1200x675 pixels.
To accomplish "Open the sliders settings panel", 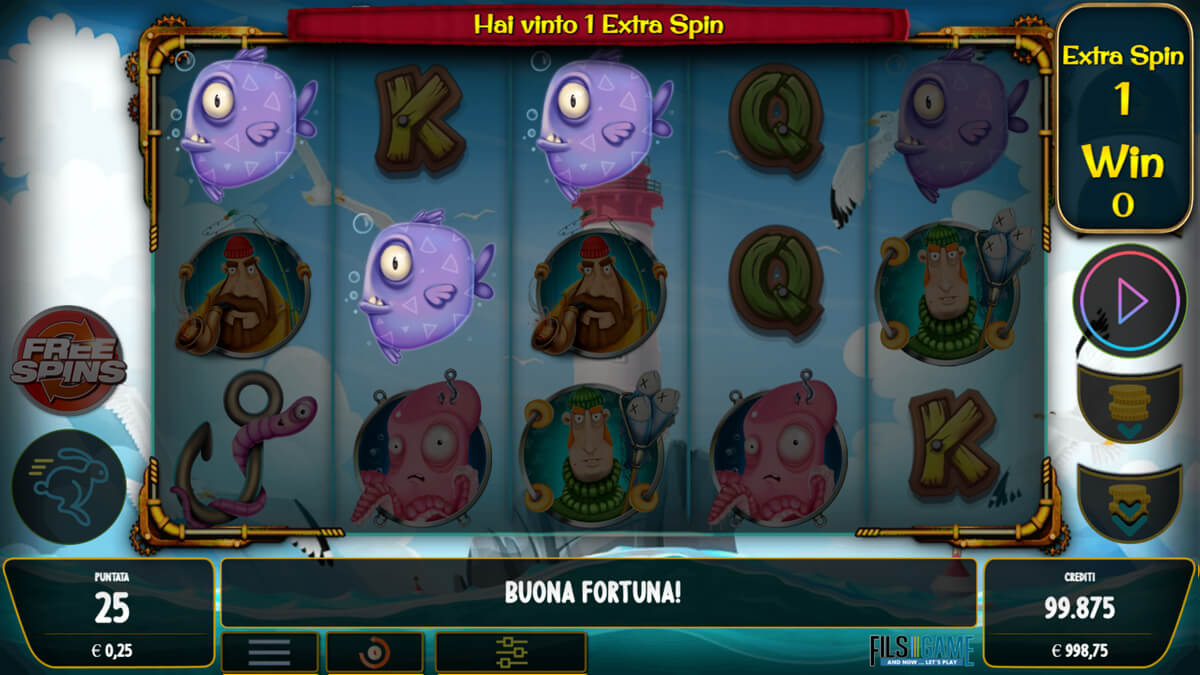I will point(511,652).
